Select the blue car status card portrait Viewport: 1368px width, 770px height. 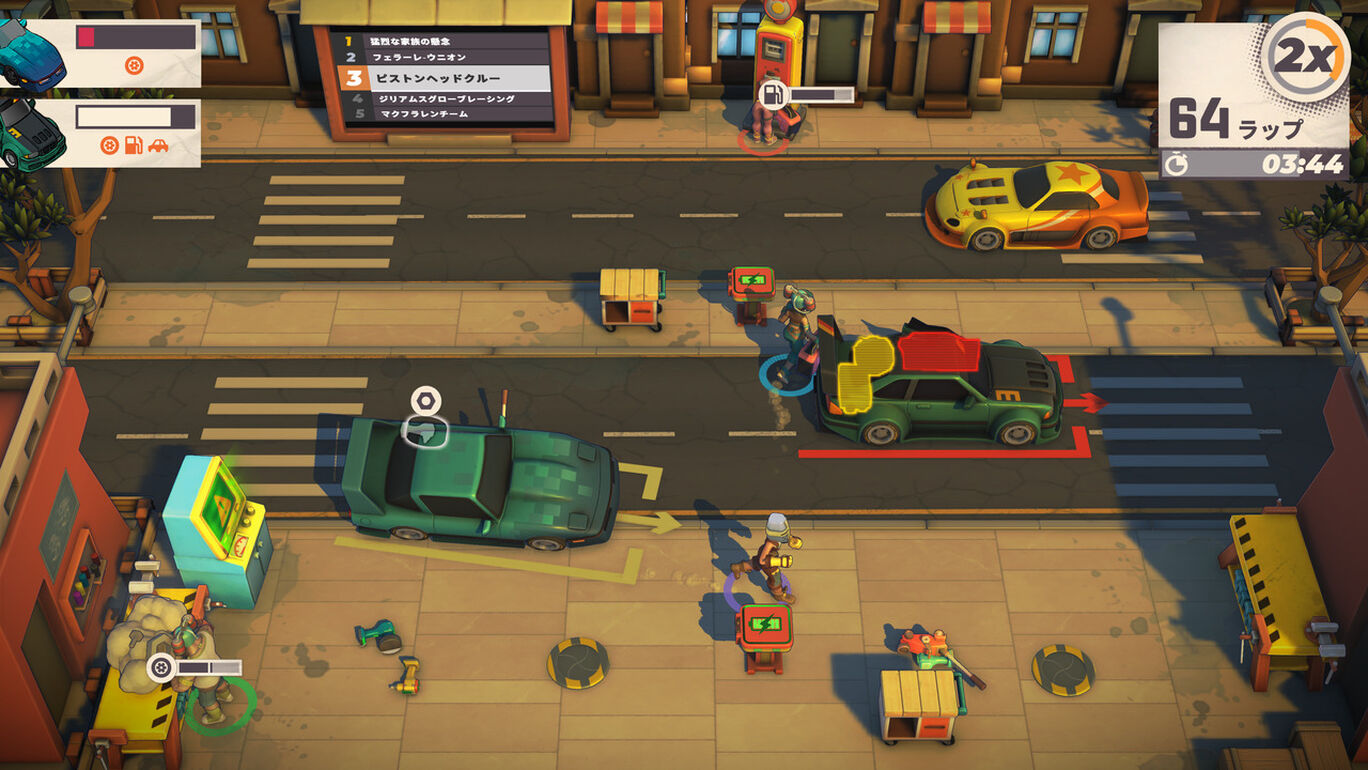point(32,55)
